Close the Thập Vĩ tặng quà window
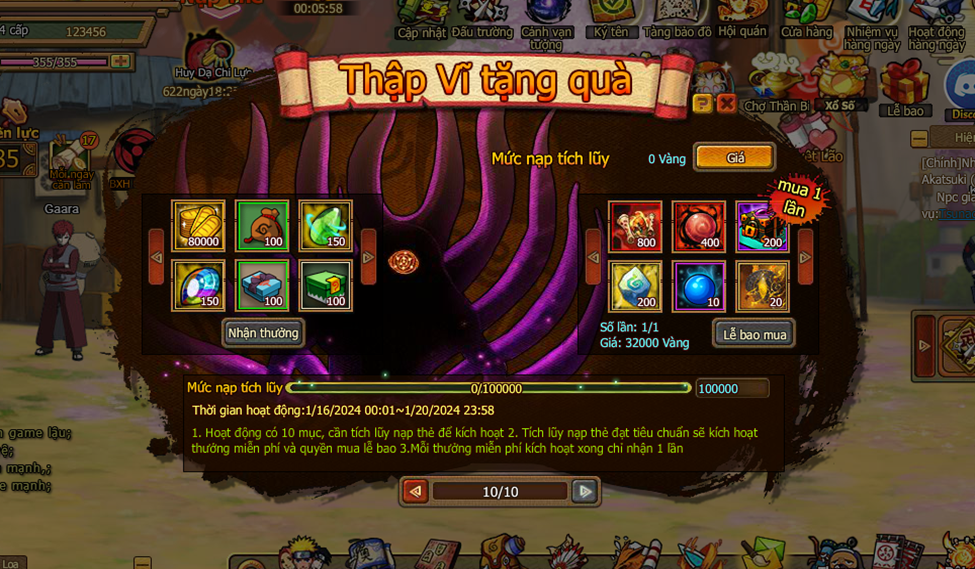 [727, 103]
